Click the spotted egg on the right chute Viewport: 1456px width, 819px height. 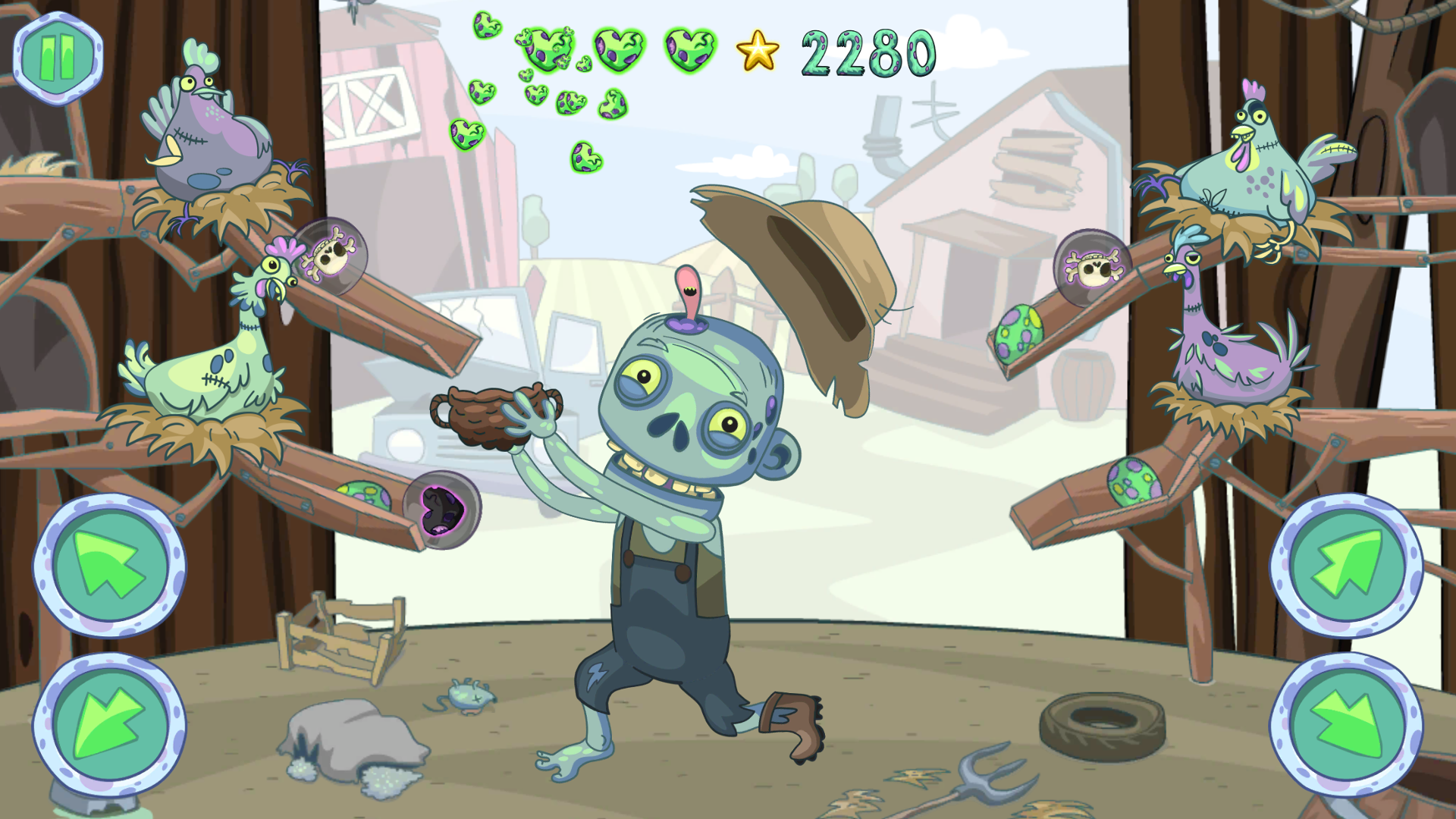point(1020,334)
